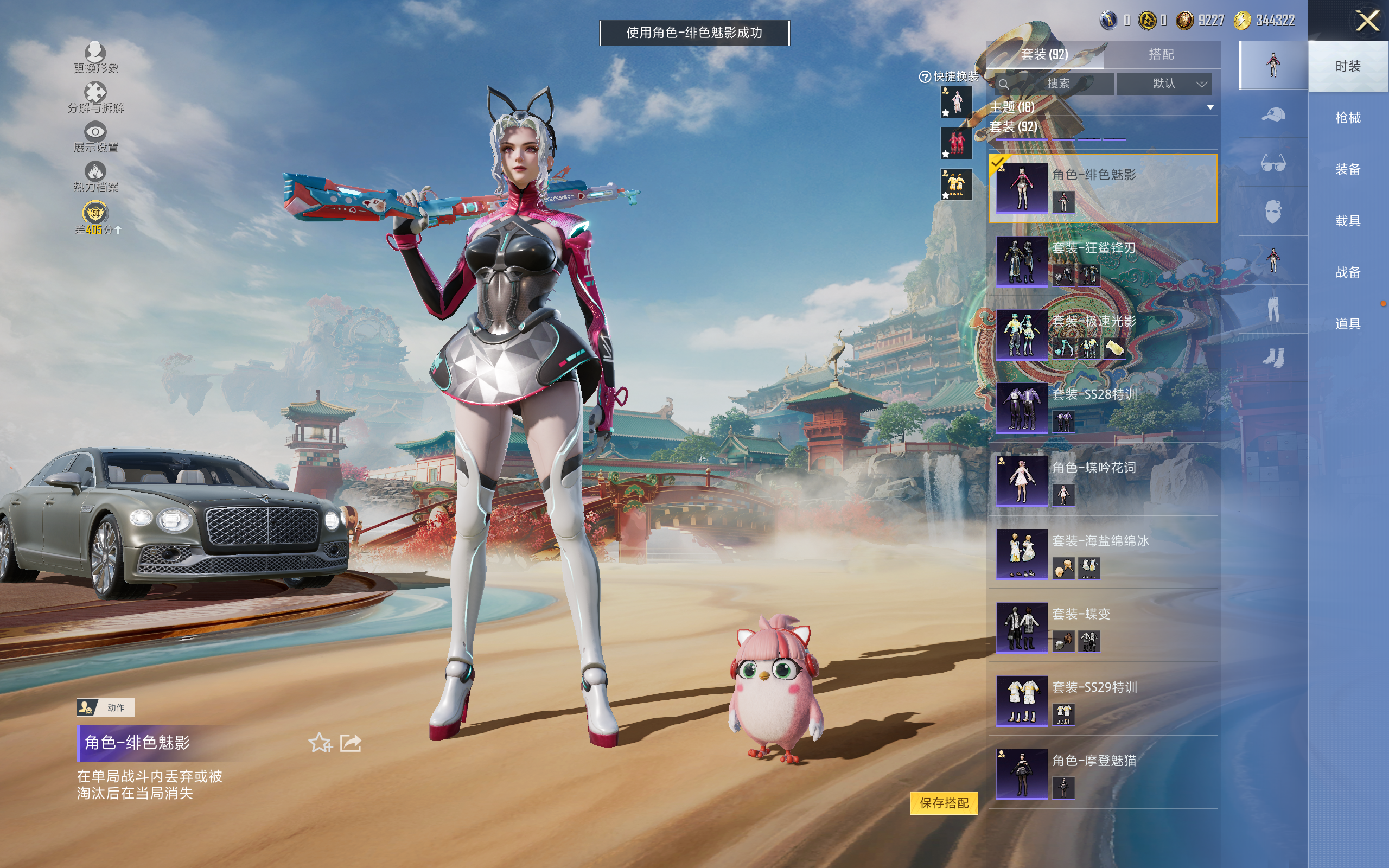Save the outfit with 保存搭配

944,802
